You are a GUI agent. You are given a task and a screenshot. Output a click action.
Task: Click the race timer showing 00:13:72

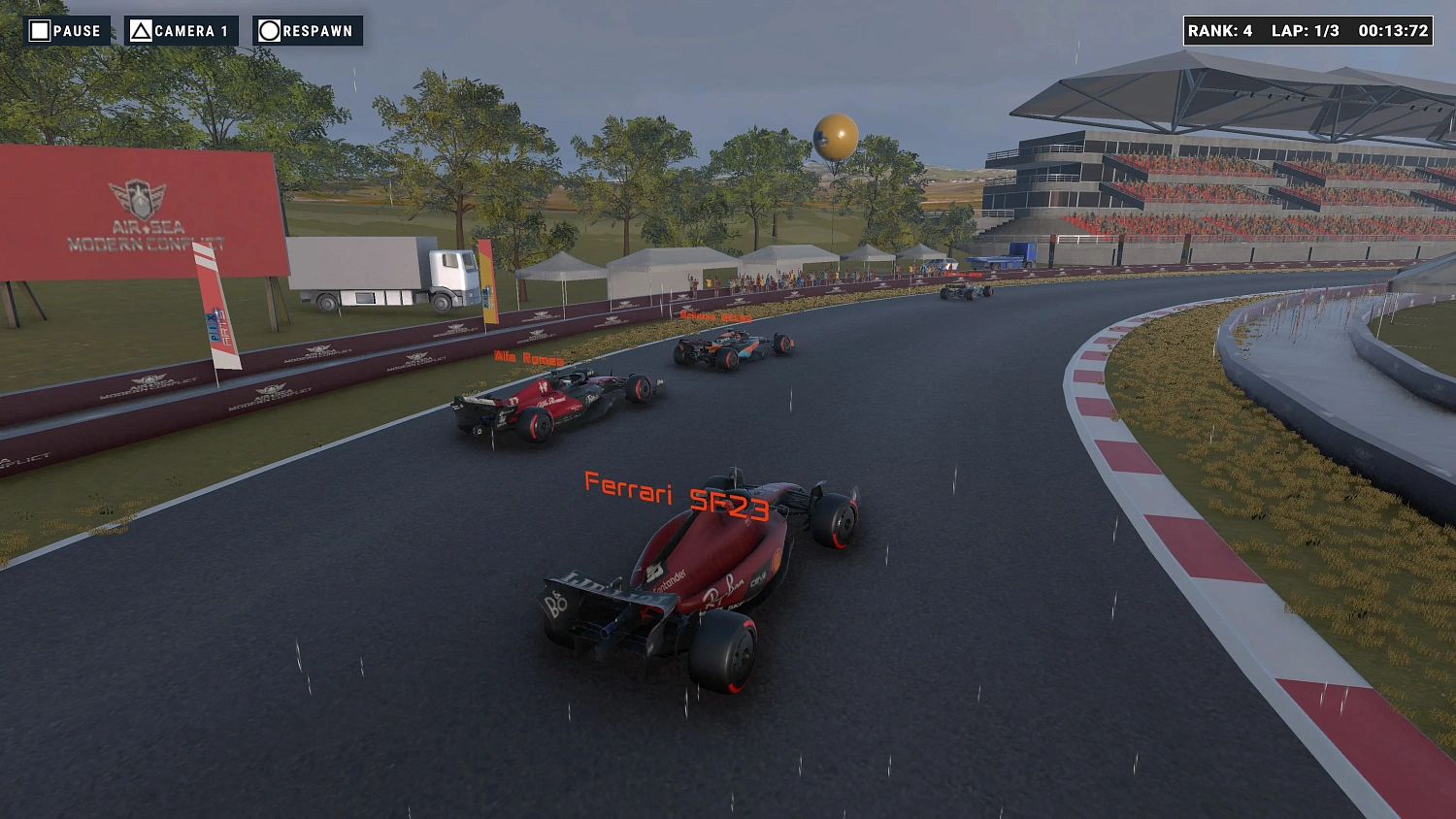point(1394,30)
